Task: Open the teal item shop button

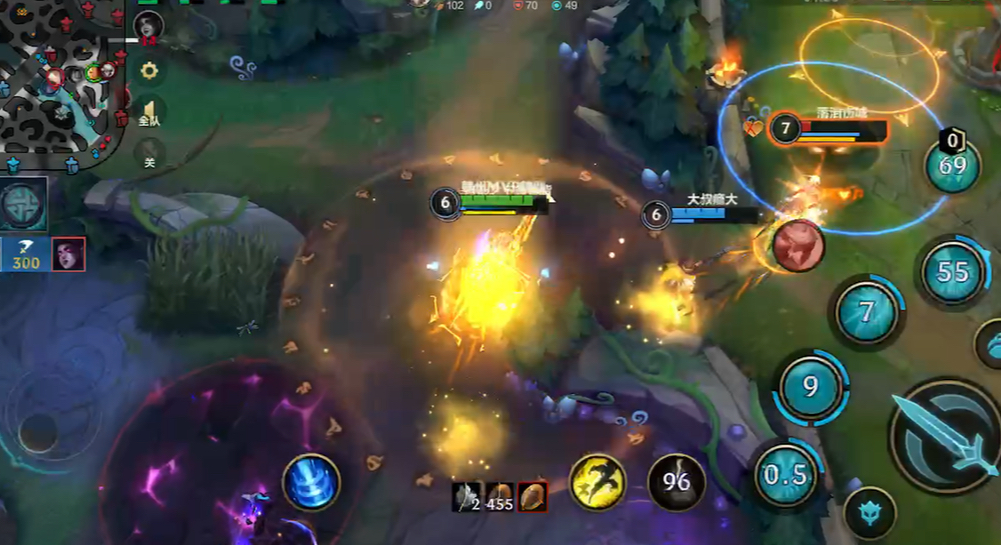Action: pyautogui.click(x=24, y=204)
